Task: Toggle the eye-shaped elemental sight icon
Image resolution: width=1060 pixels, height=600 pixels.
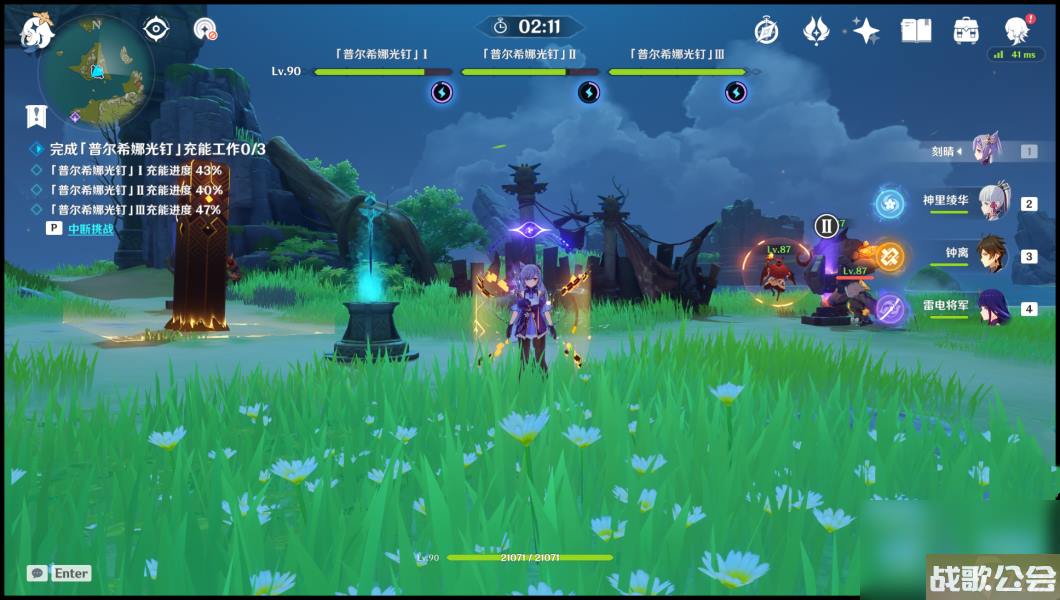Action: click(157, 28)
